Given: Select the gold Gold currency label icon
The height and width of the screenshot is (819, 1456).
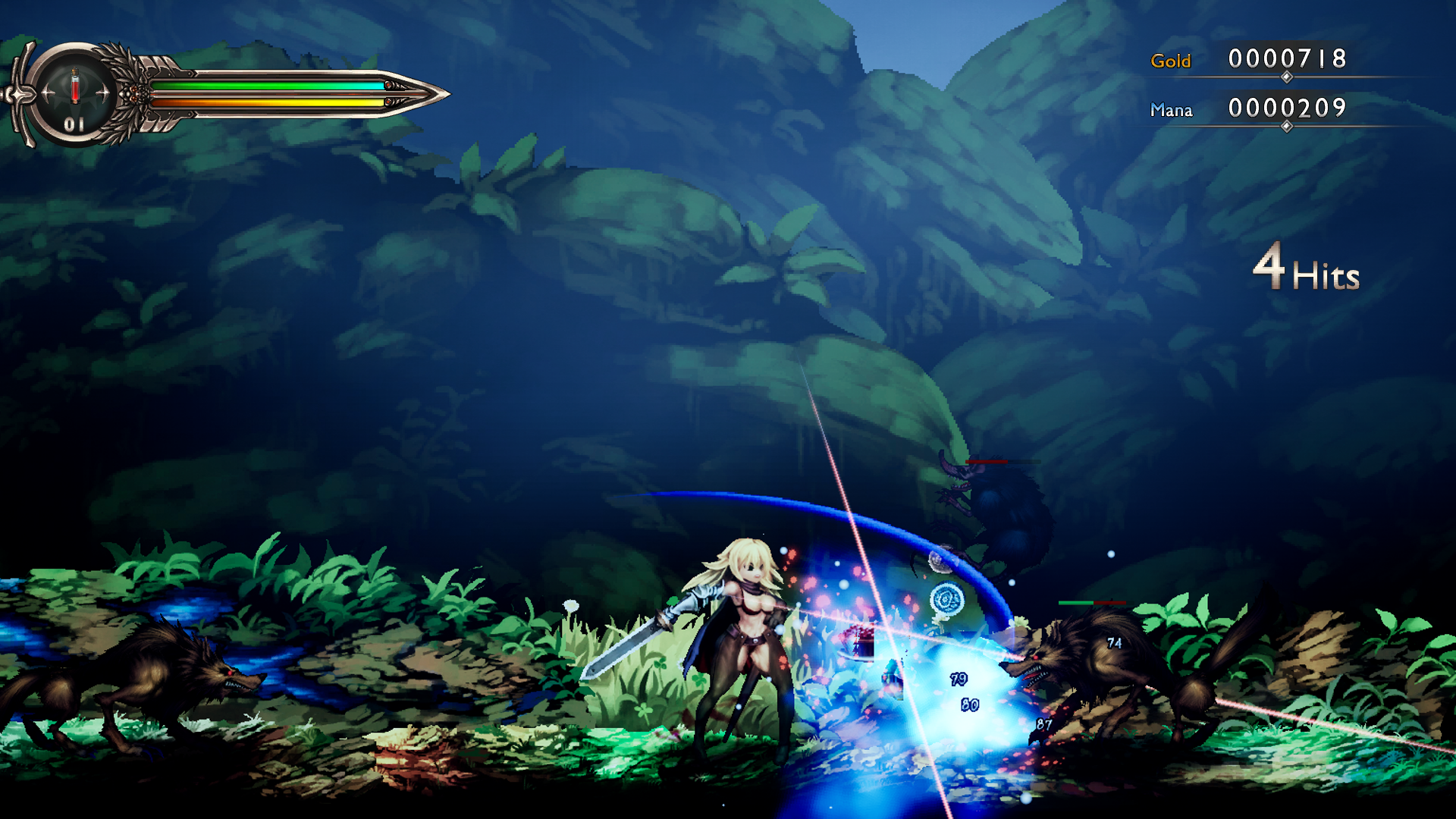Looking at the screenshot, I should coord(1171,58).
